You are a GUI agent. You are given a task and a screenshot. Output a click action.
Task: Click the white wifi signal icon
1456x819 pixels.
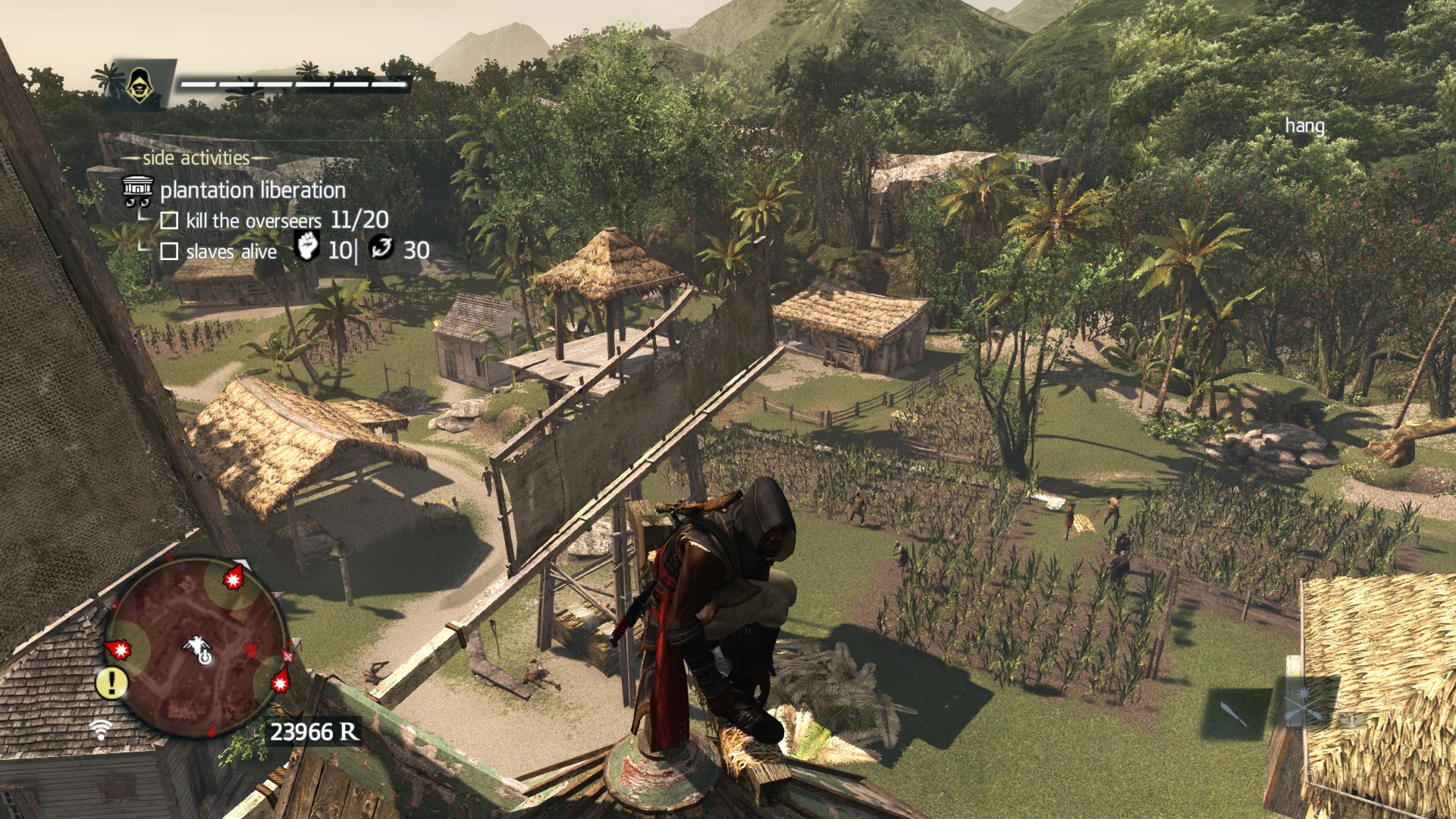point(100,730)
